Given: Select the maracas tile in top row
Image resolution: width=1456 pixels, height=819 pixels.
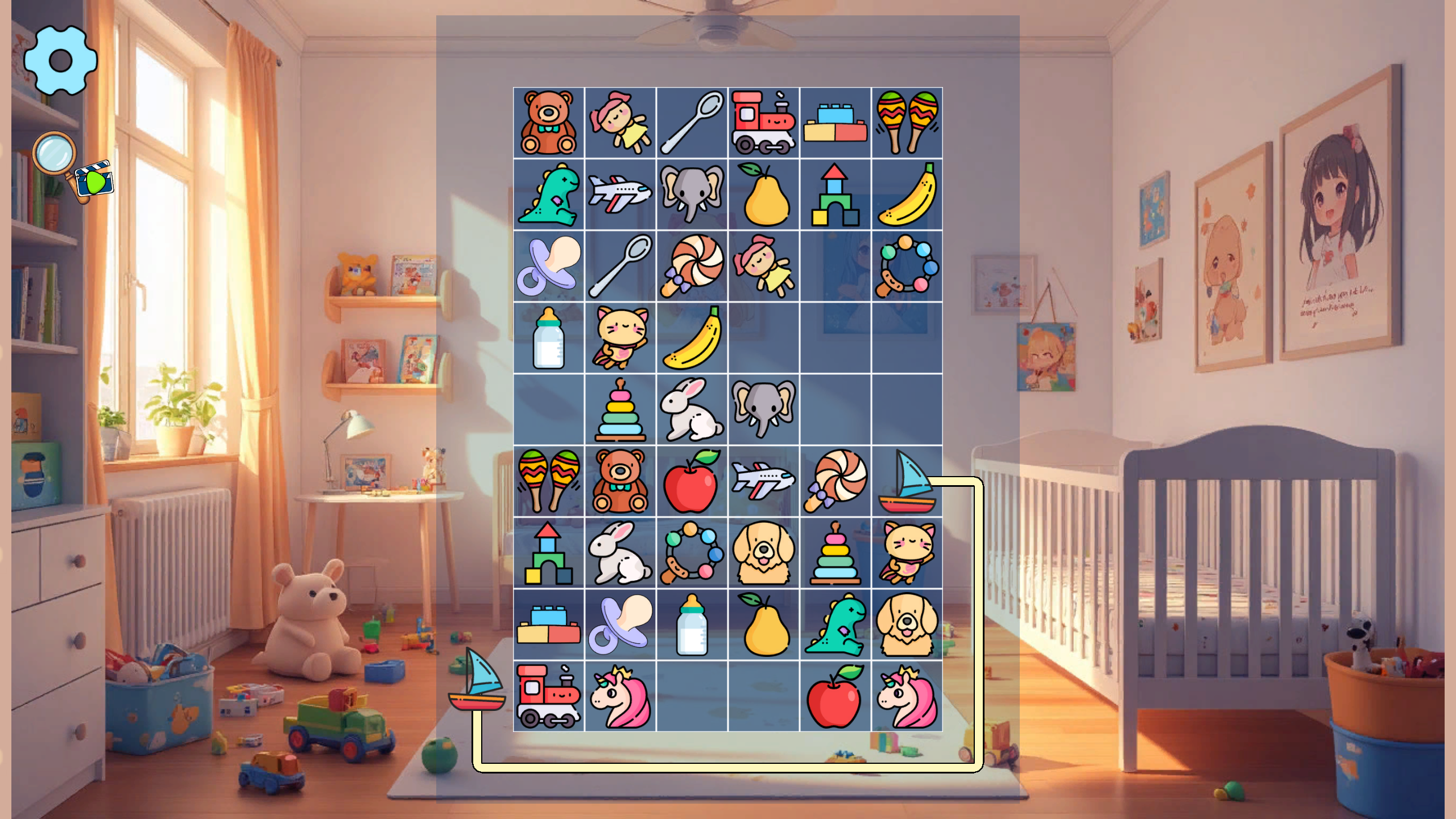Looking at the screenshot, I should click(x=906, y=121).
